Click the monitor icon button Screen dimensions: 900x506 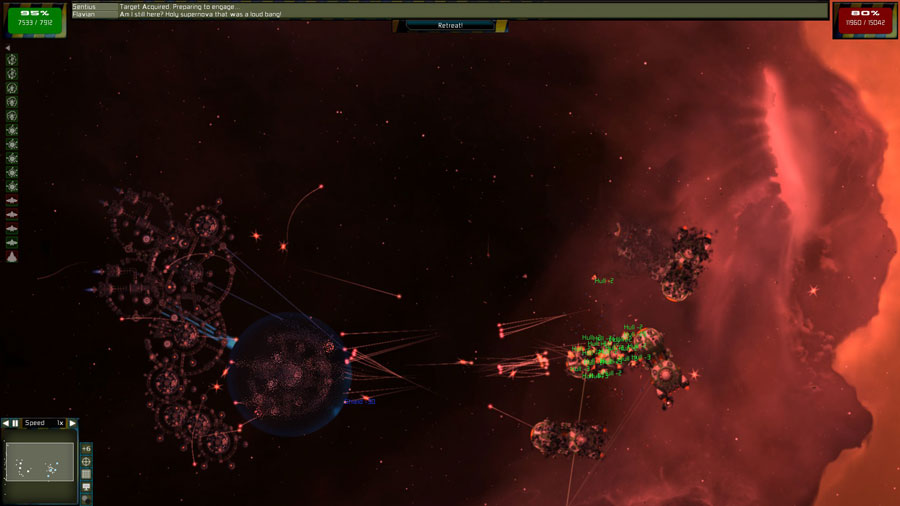pyautogui.click(x=86, y=487)
